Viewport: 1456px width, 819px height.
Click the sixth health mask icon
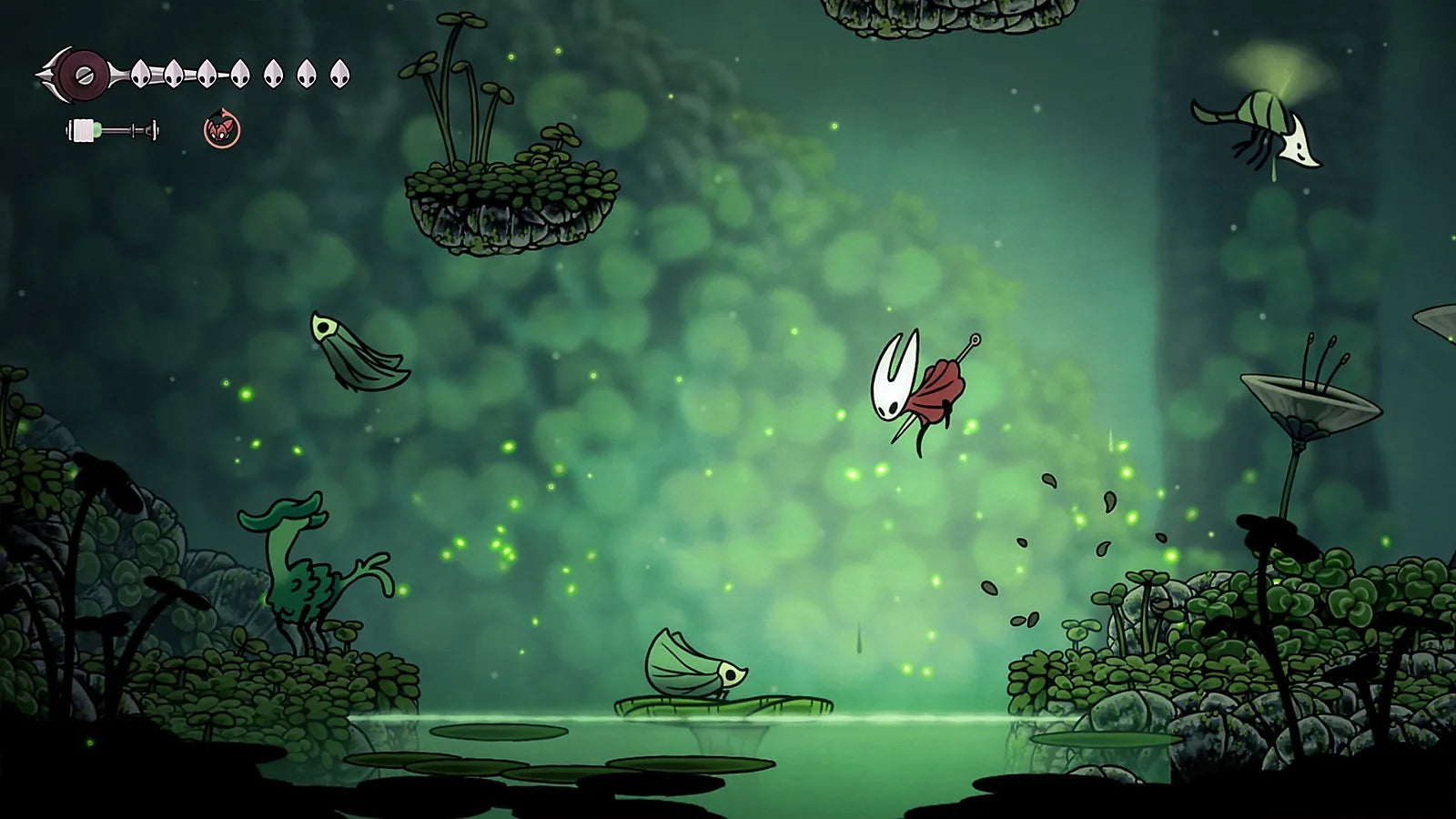coord(303,73)
